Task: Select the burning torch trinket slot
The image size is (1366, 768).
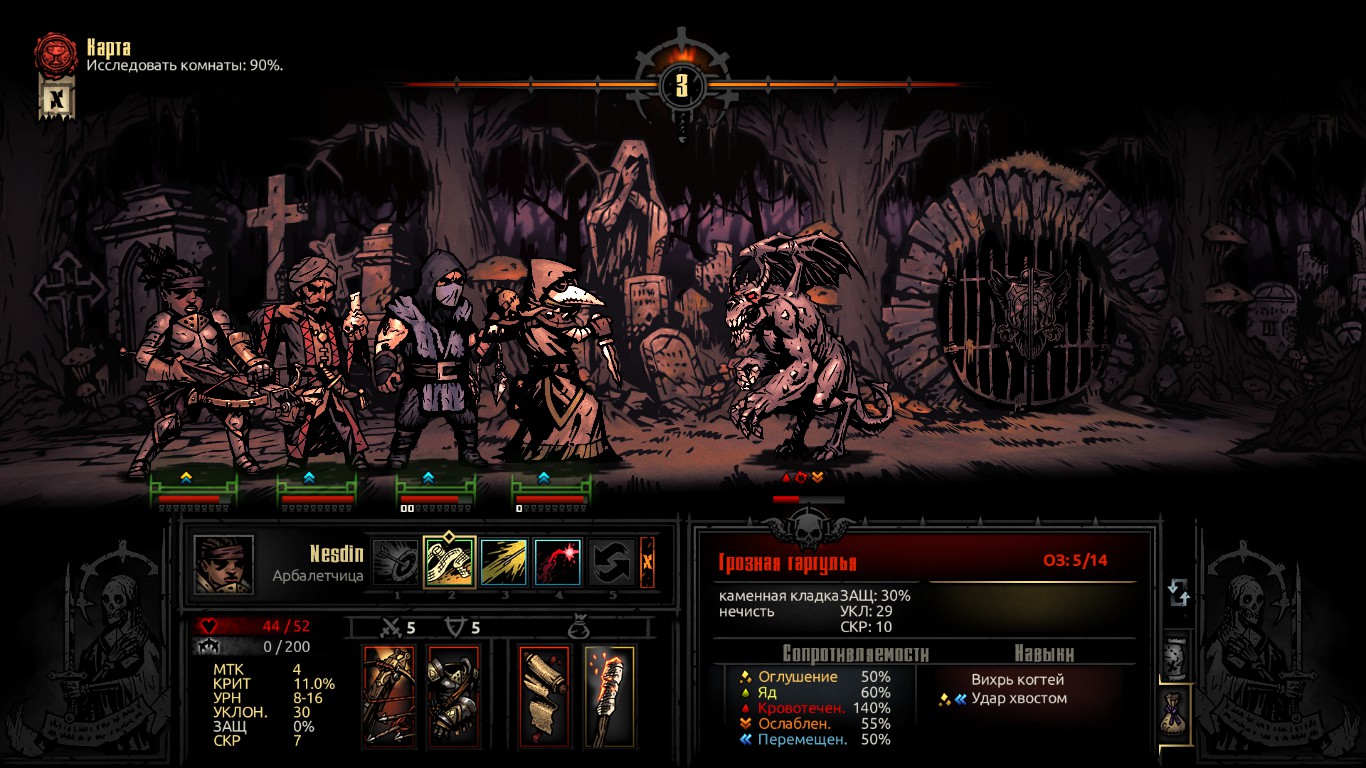Action: pos(609,696)
